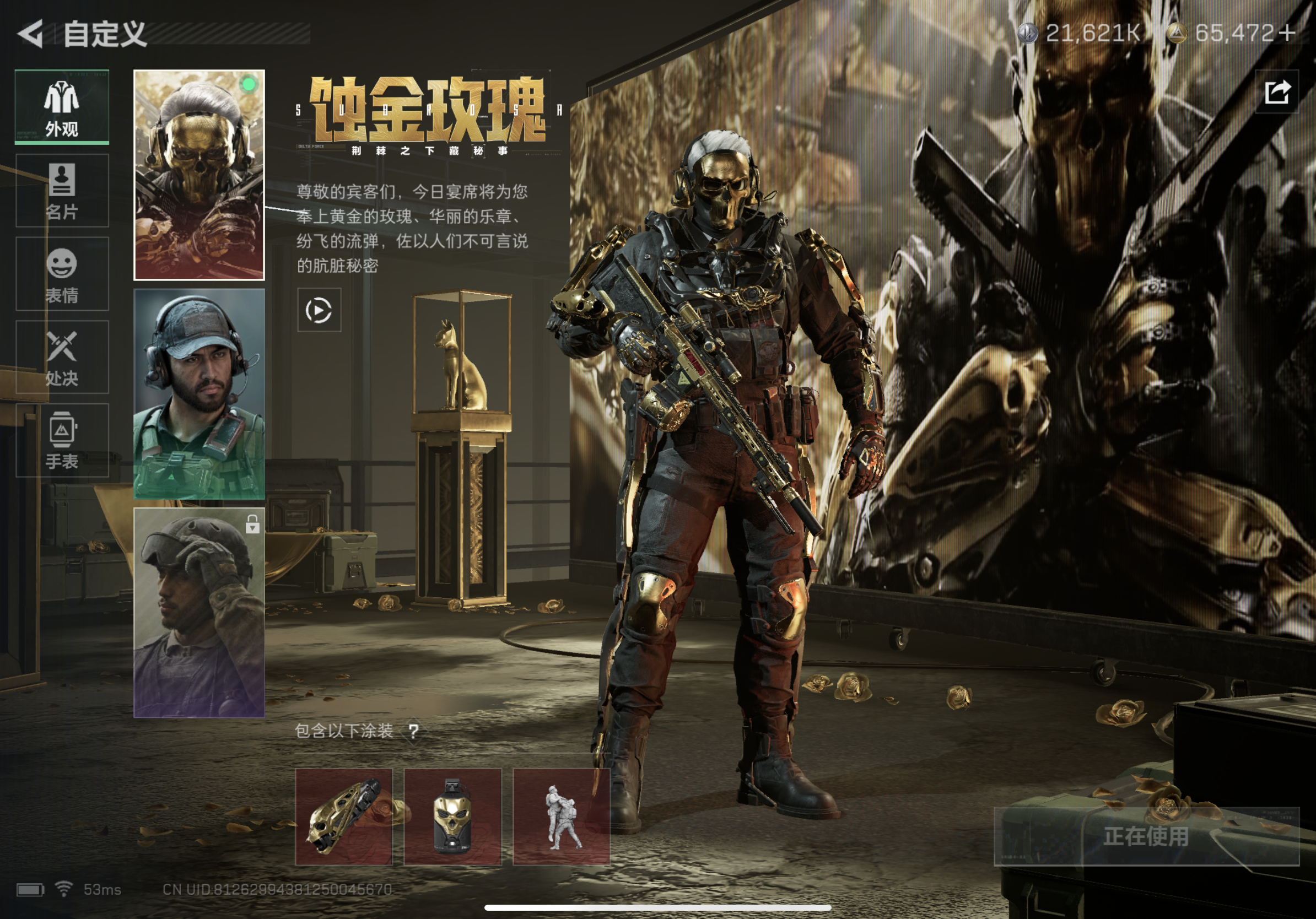Click the 正在使用 in-use button
Viewport: 1316px width, 919px height.
(1146, 836)
